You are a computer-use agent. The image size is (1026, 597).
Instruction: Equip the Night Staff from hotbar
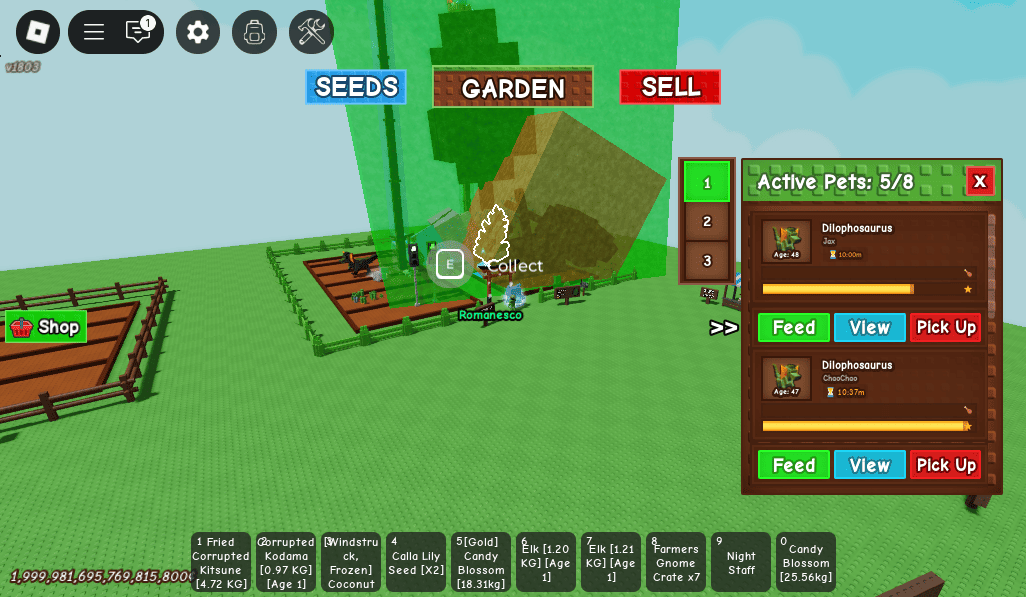coord(741,562)
